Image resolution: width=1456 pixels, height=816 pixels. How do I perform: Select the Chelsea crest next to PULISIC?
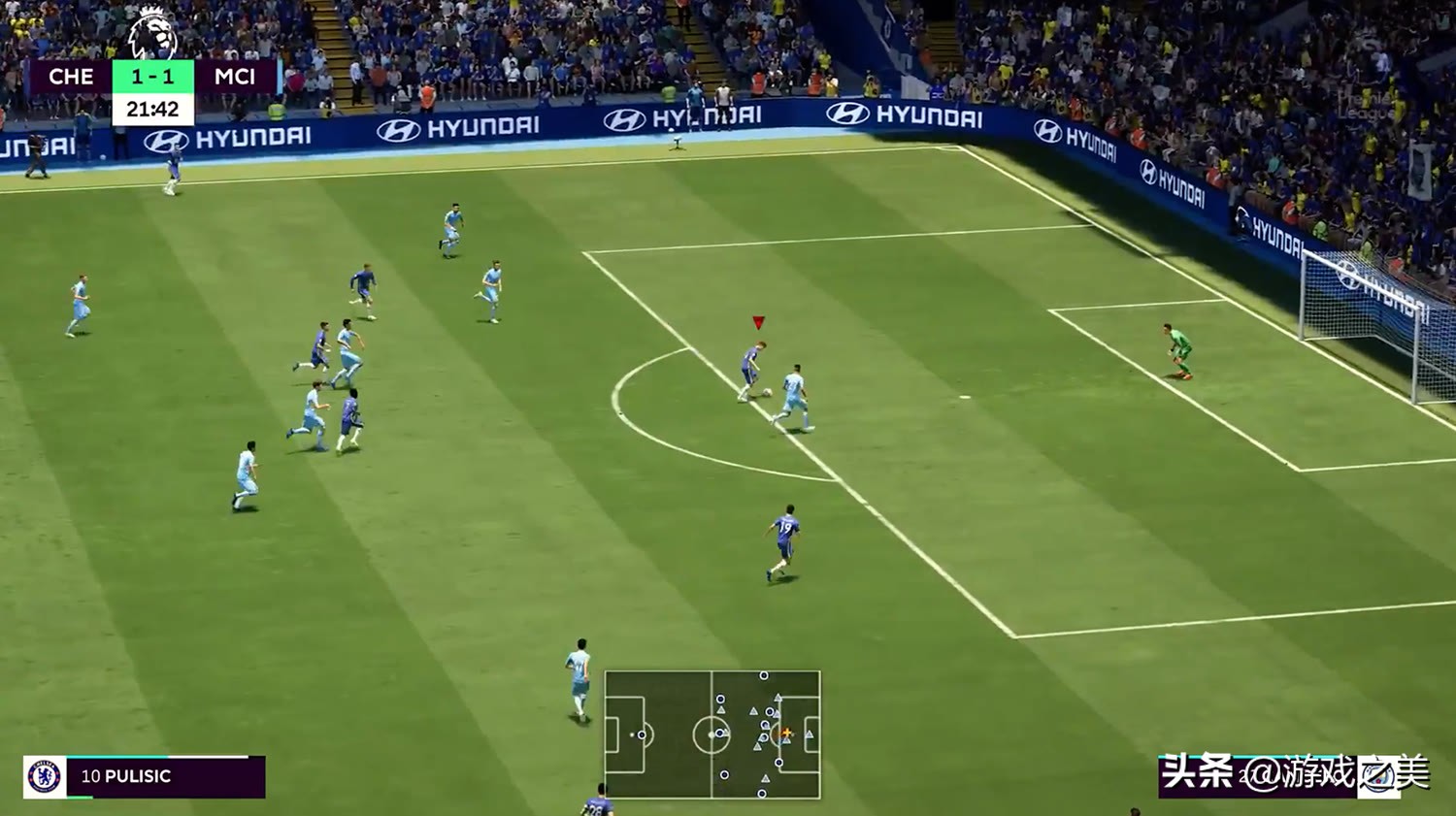coord(44,774)
